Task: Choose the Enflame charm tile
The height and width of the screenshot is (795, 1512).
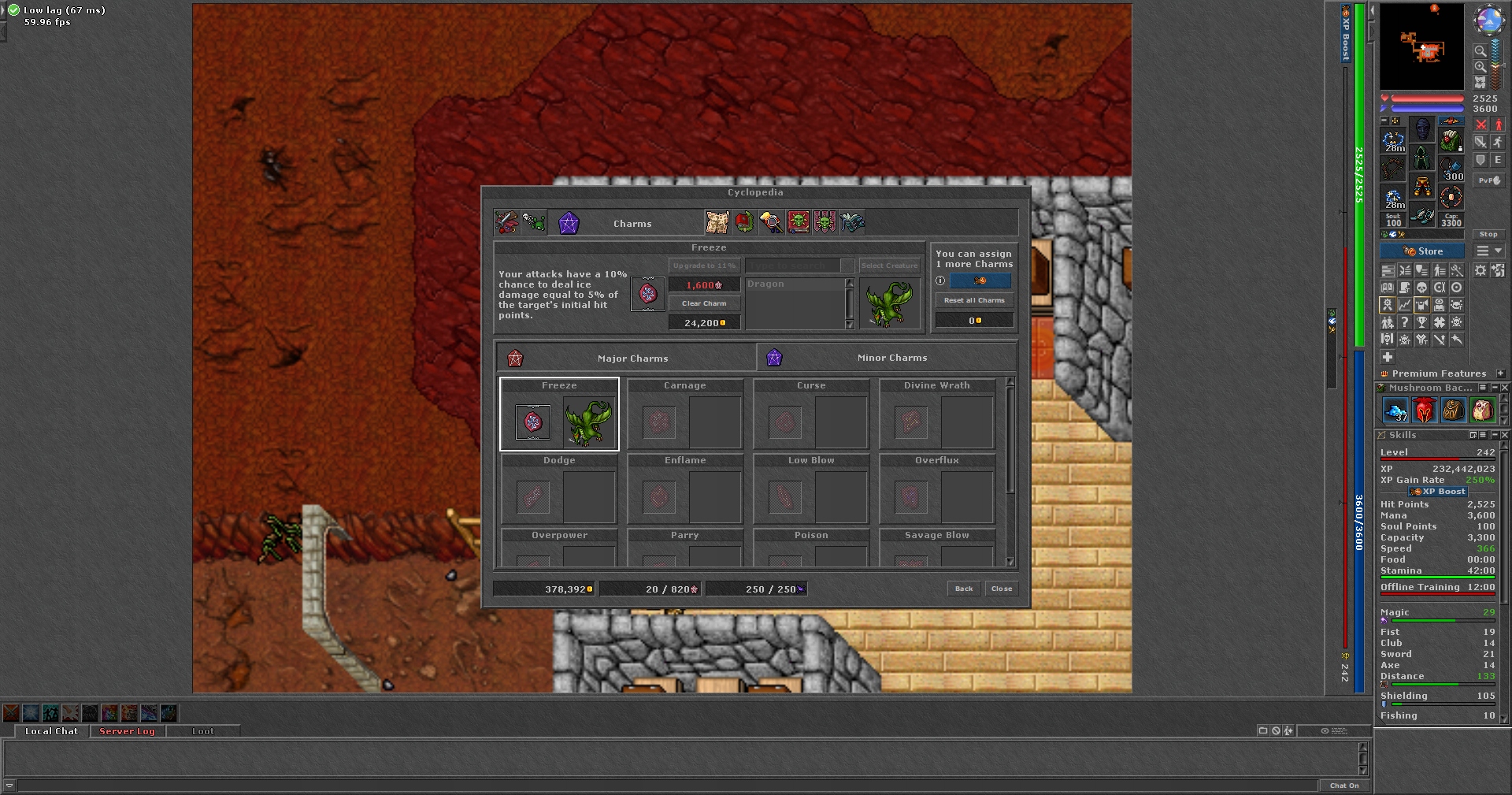Action: click(685, 489)
